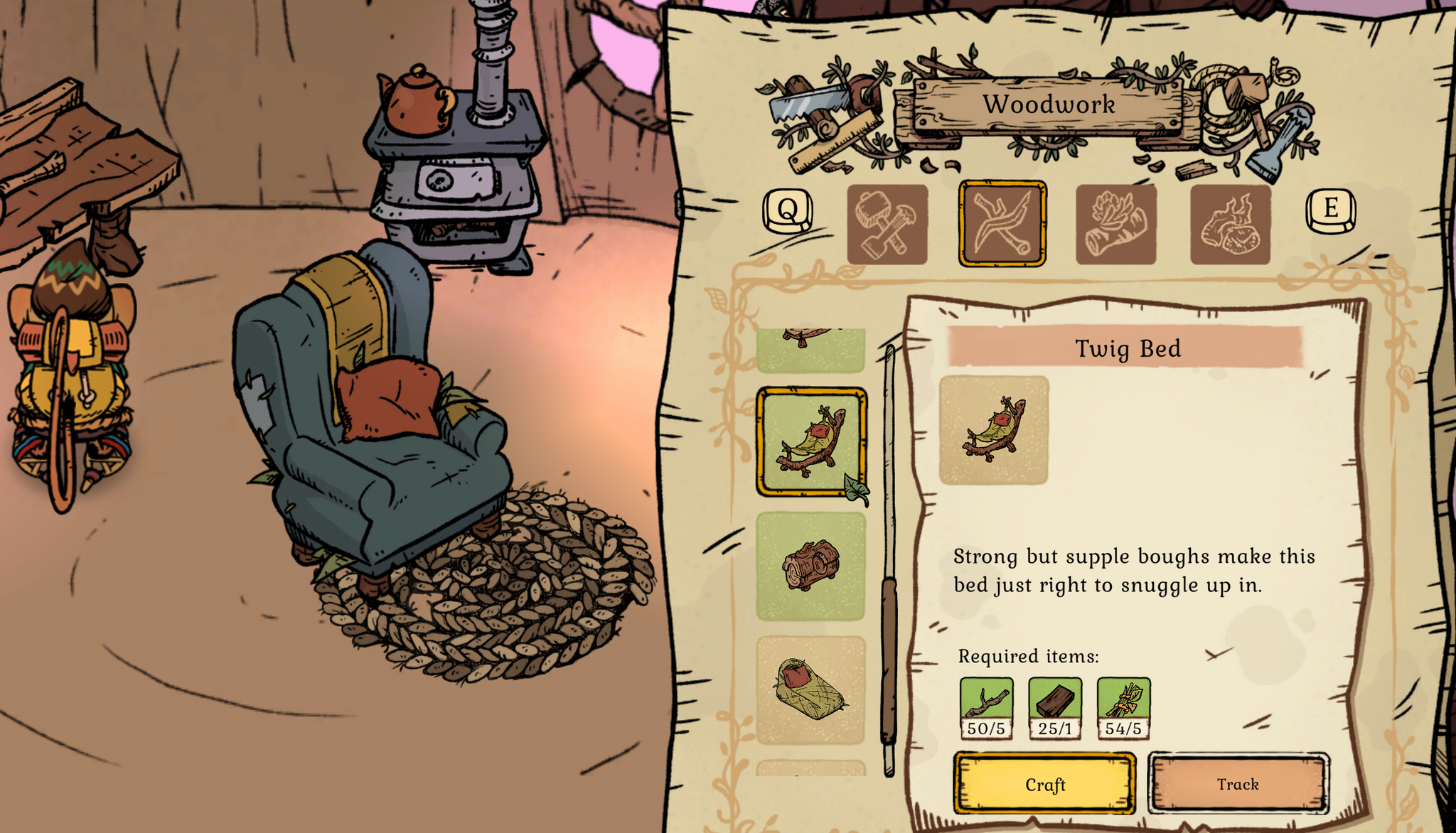Viewport: 1456px width, 833px height.
Task: Click the recipe list scrollbar handle
Action: click(889, 661)
